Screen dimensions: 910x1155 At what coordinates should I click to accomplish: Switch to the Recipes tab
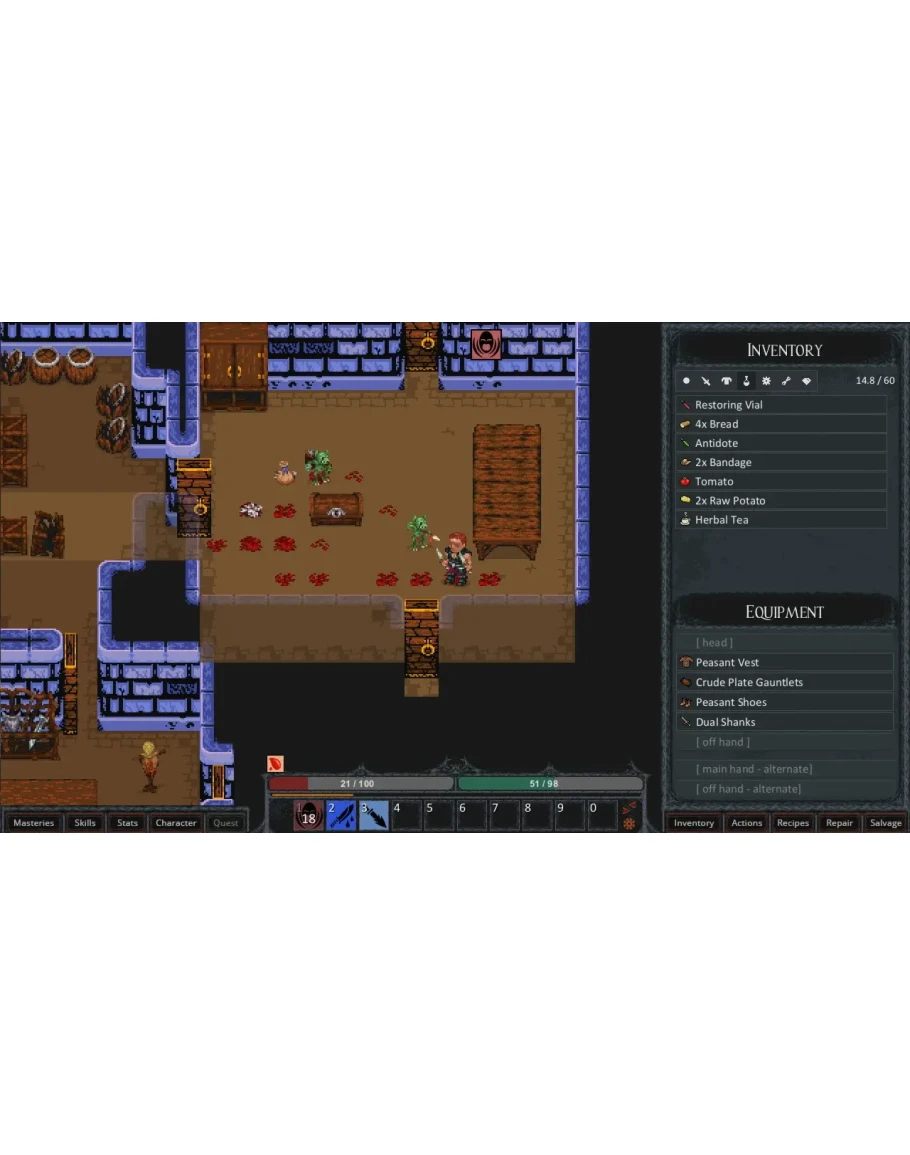793,823
